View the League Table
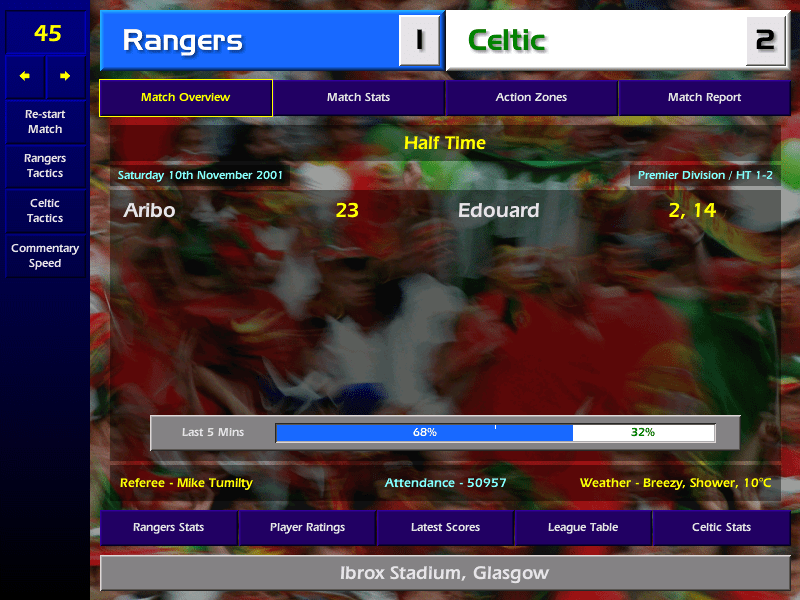The image size is (800, 600). tap(583, 527)
